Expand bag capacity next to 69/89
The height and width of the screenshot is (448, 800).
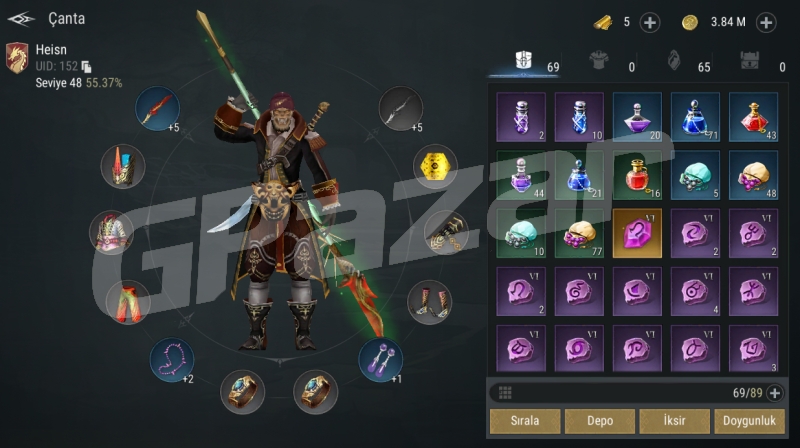click(x=773, y=393)
